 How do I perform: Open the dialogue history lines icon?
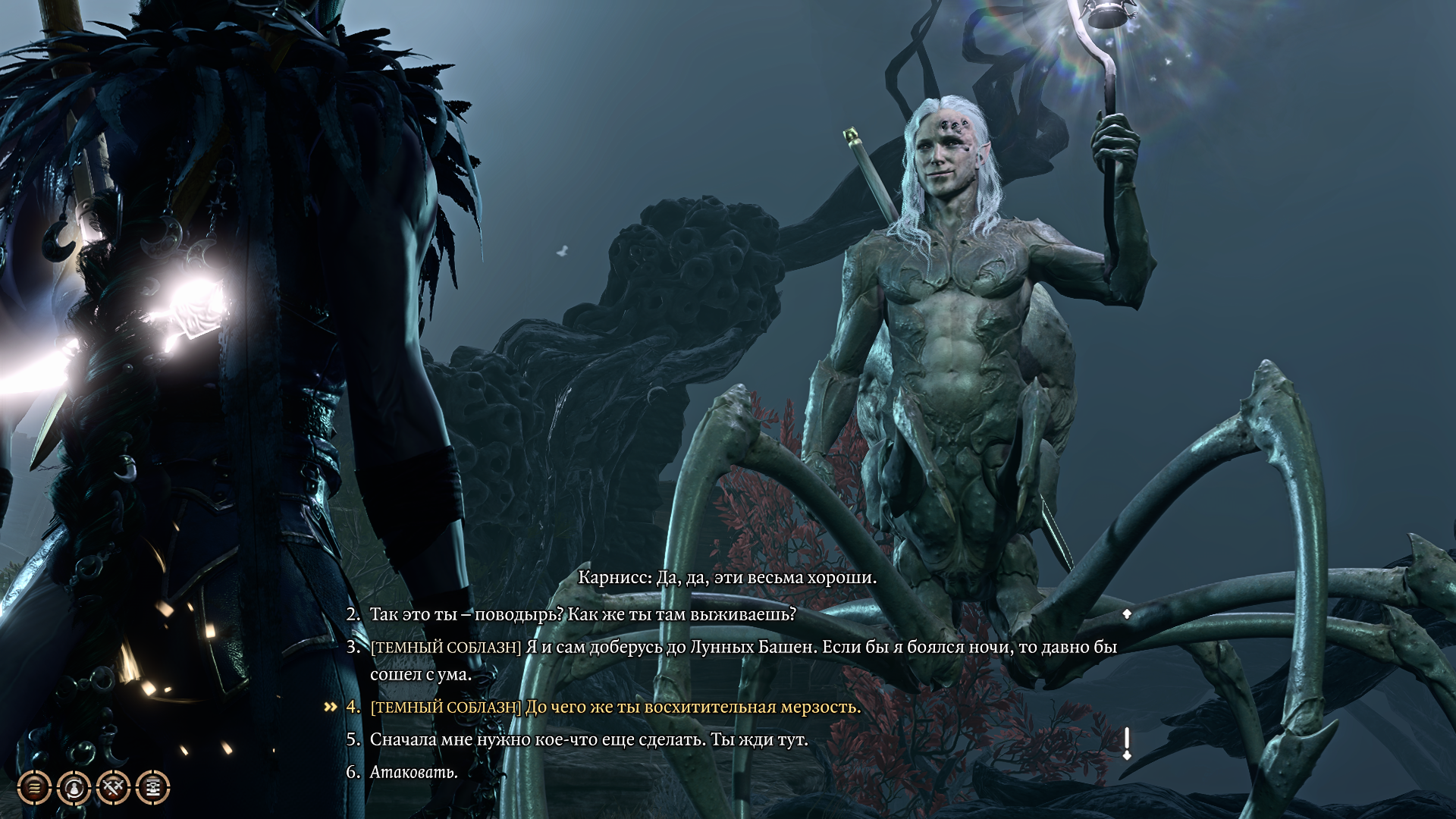pyautogui.click(x=34, y=789)
